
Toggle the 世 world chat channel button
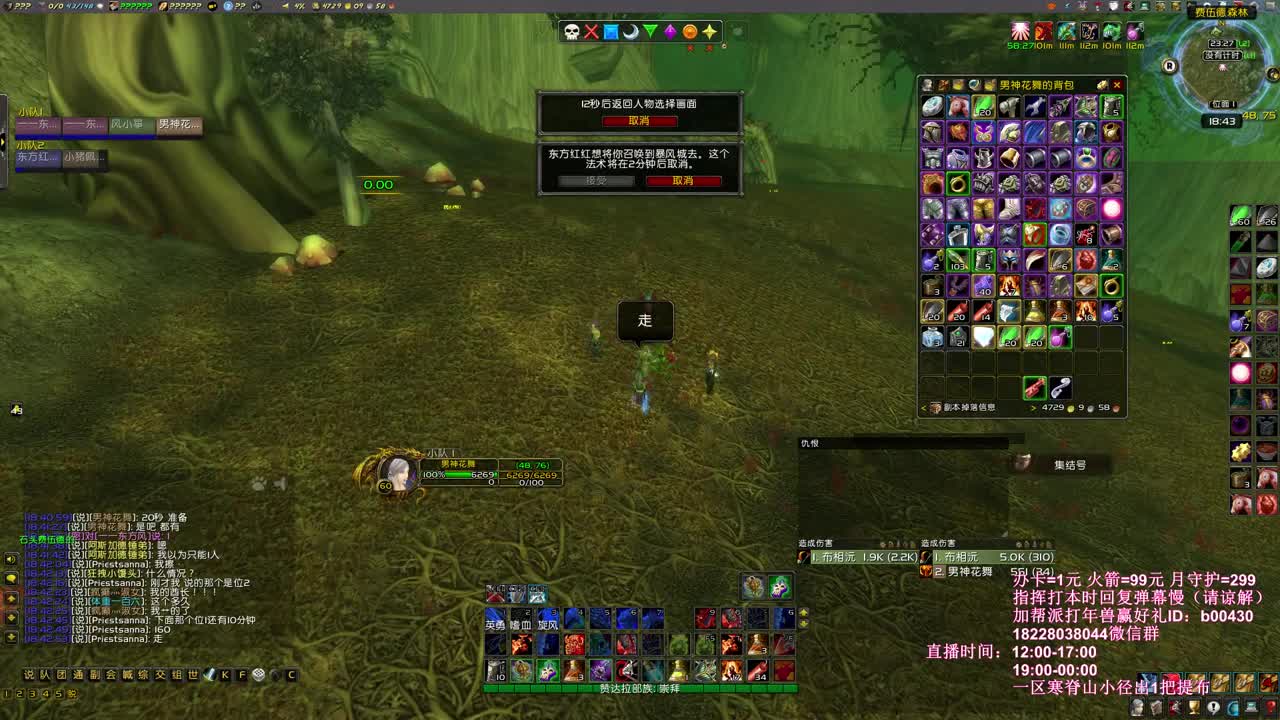click(190, 675)
